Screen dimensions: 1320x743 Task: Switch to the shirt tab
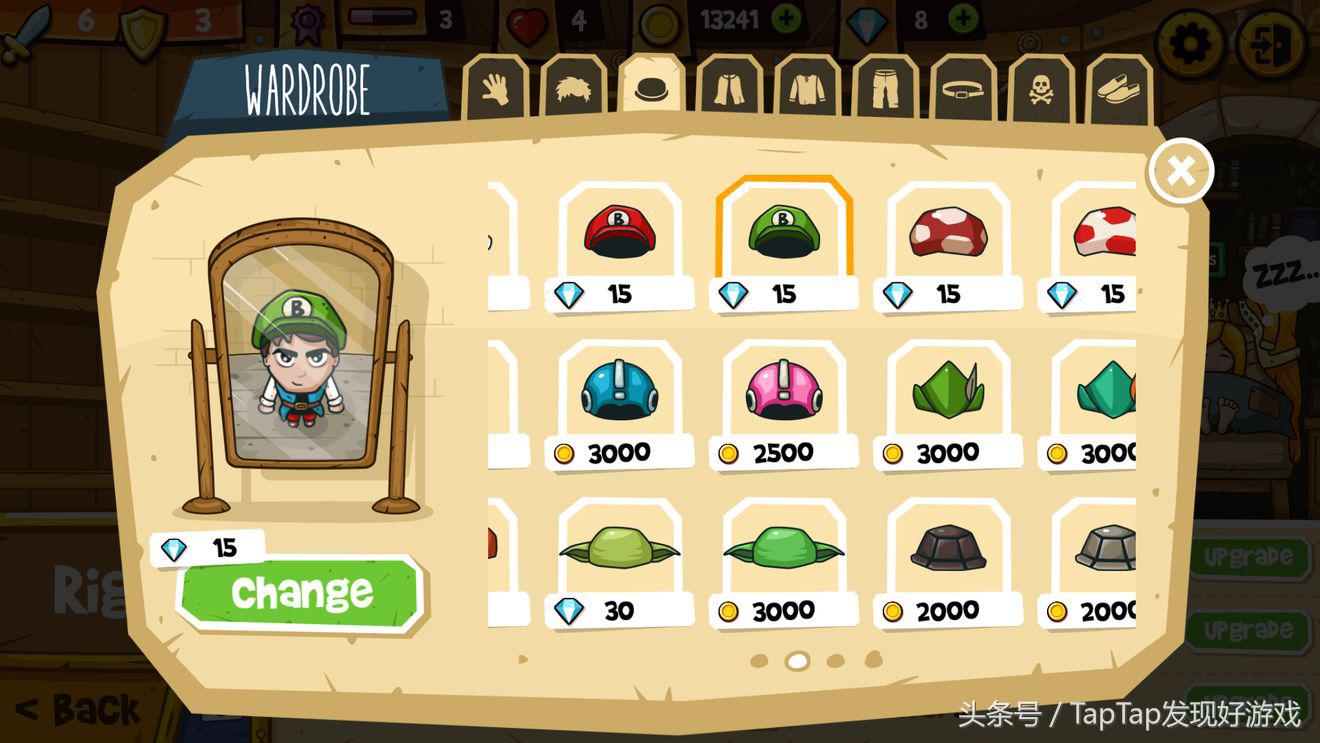point(806,91)
